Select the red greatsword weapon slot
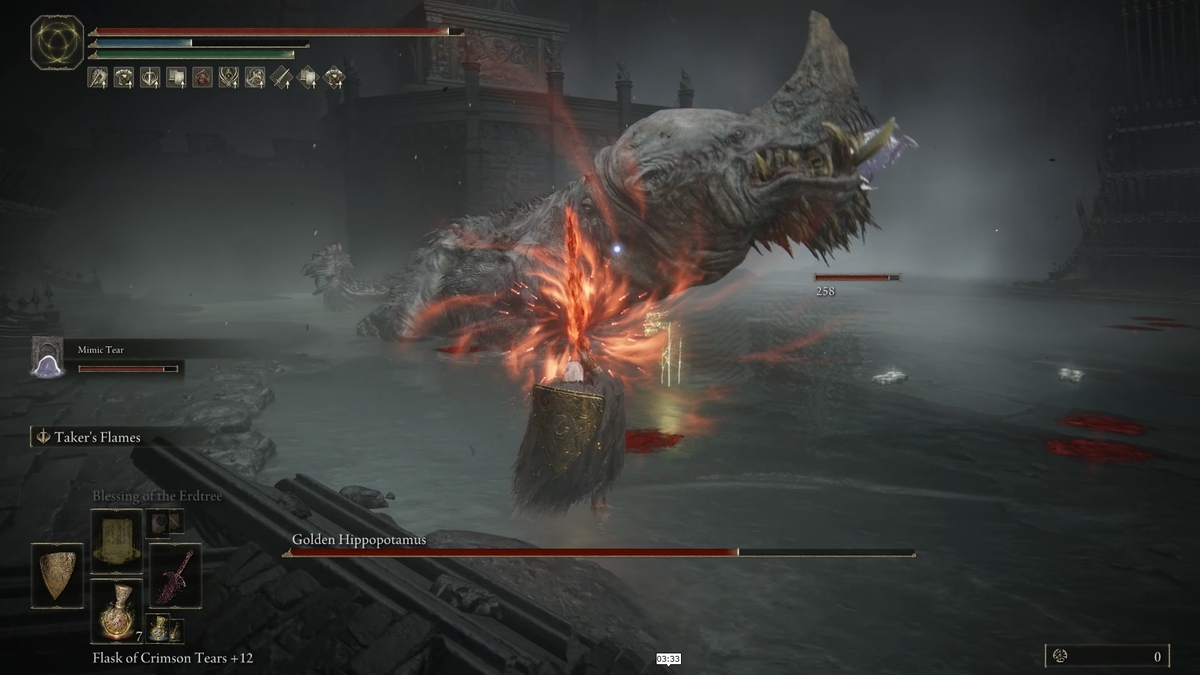The height and width of the screenshot is (675, 1200). coord(175,575)
